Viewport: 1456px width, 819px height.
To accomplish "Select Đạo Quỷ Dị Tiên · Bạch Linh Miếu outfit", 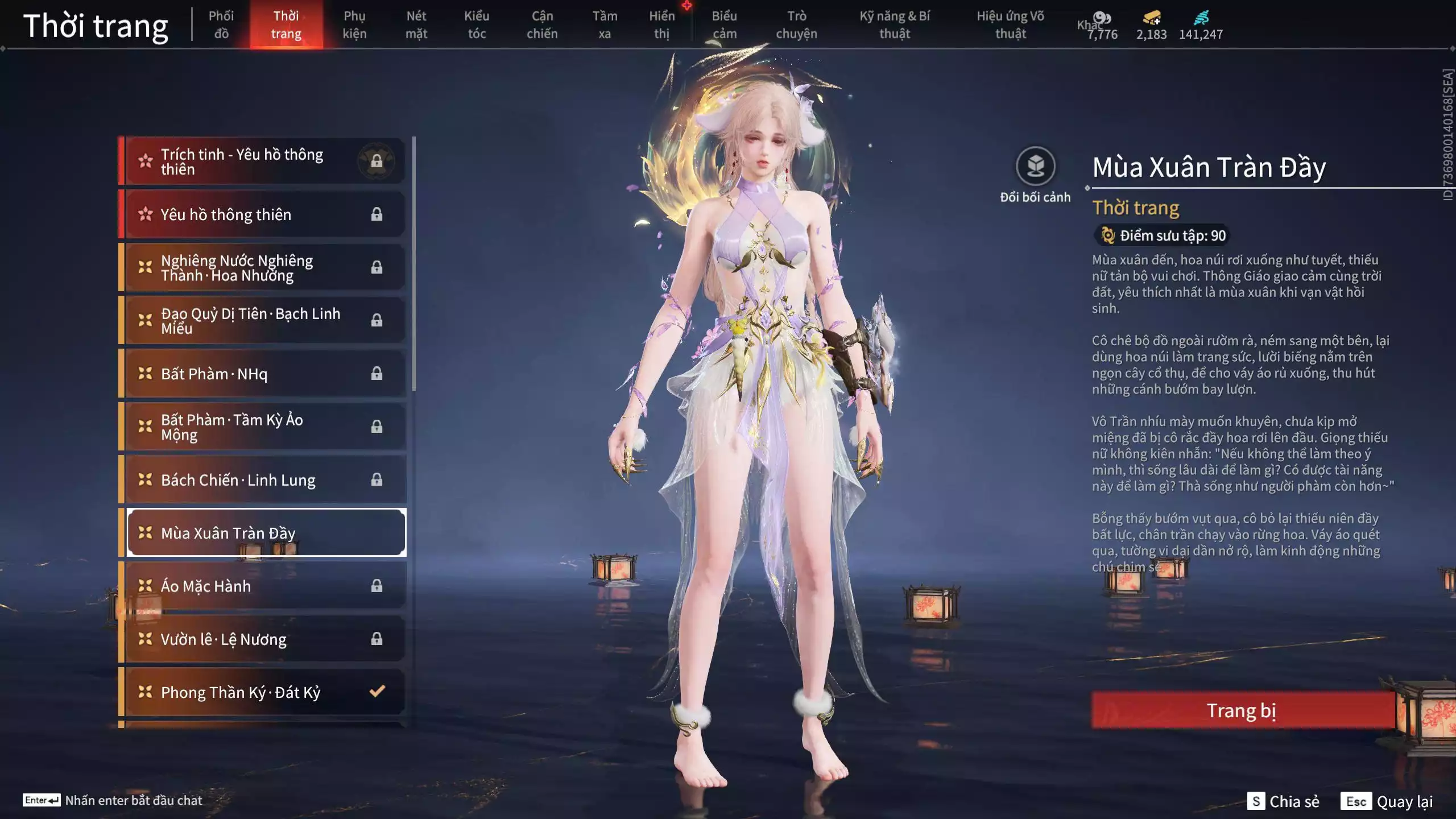I will [264, 321].
